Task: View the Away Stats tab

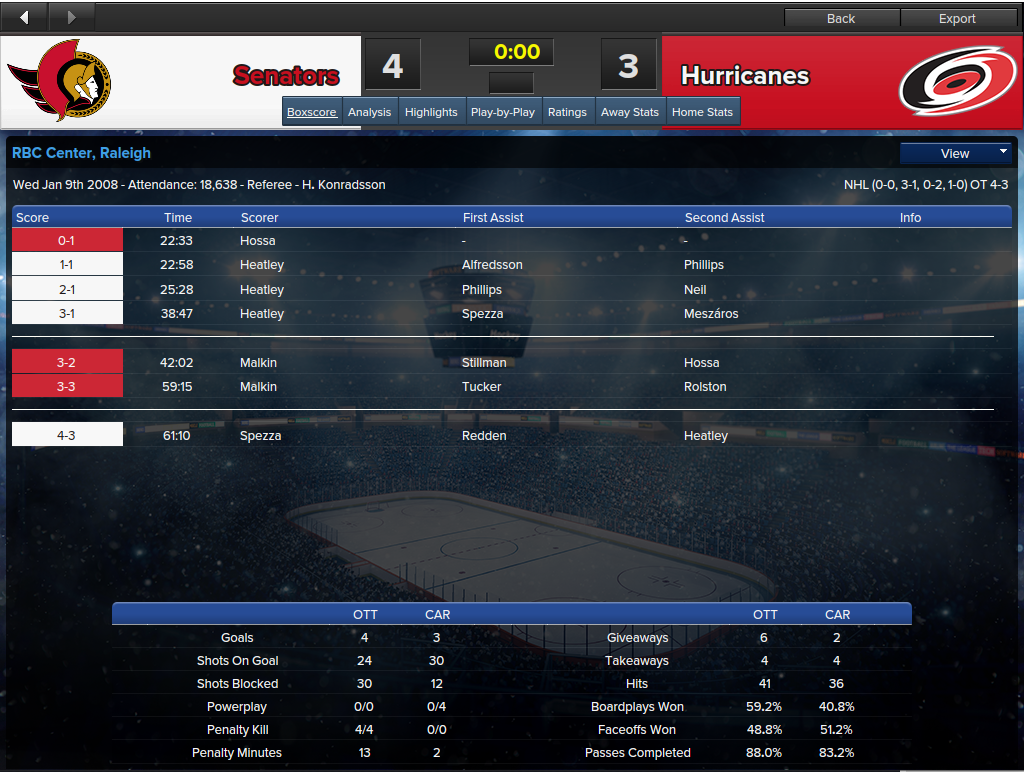Action: pos(630,112)
